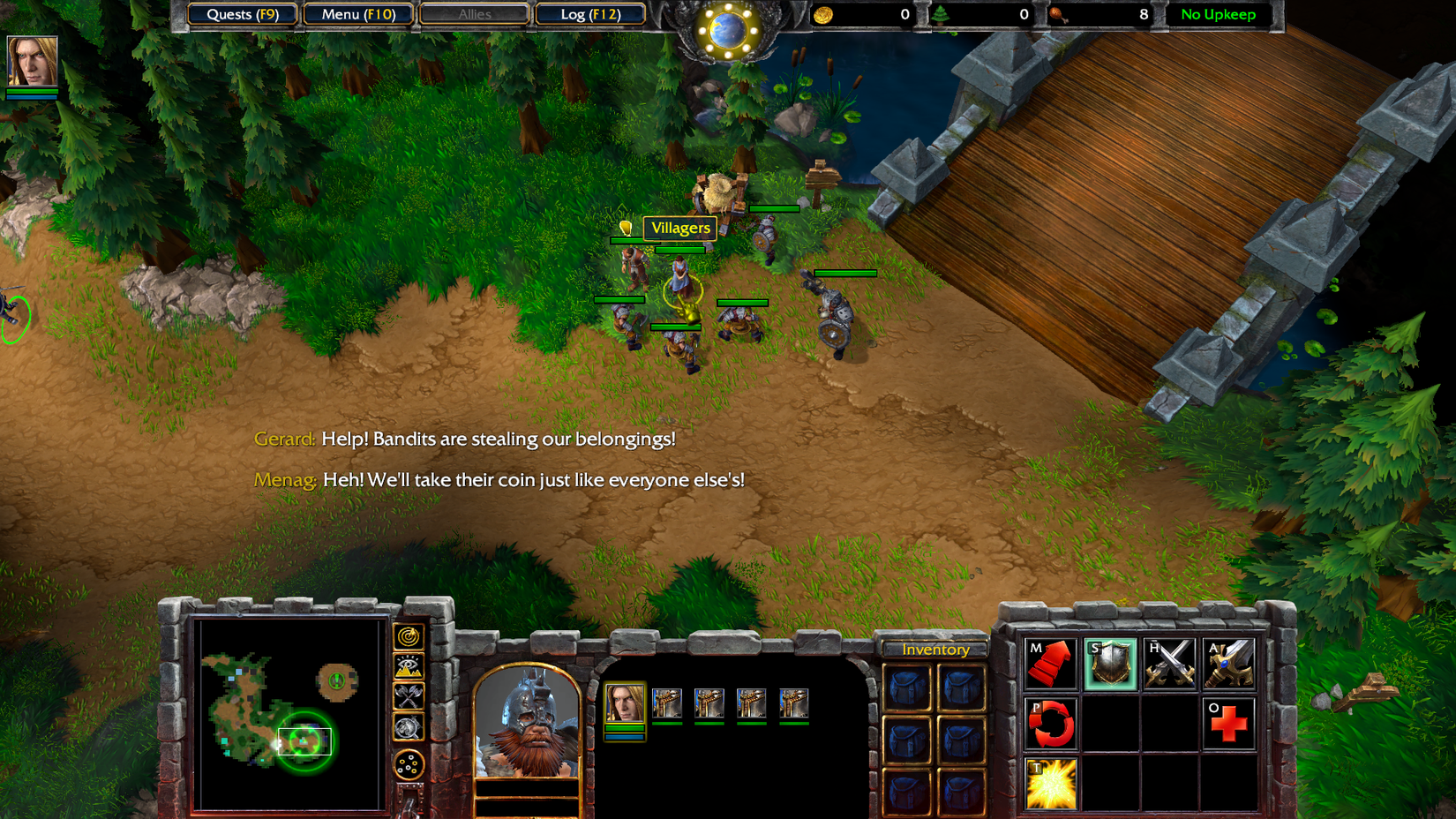Signal allies with the ping icon beside minimap
The height and width of the screenshot is (819, 1456).
click(x=406, y=636)
